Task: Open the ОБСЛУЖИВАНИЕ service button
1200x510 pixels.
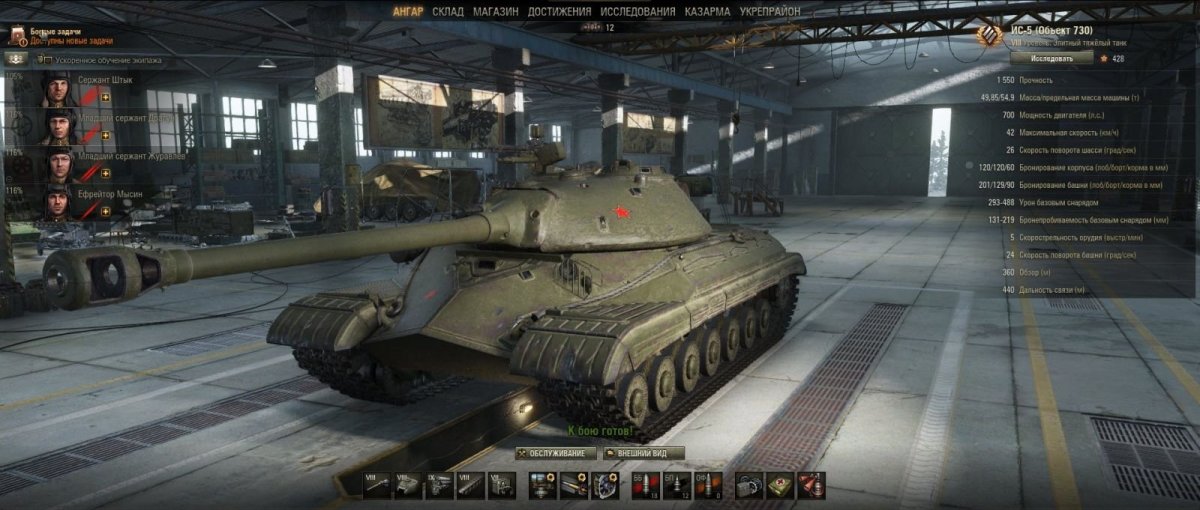Action: 557,453
